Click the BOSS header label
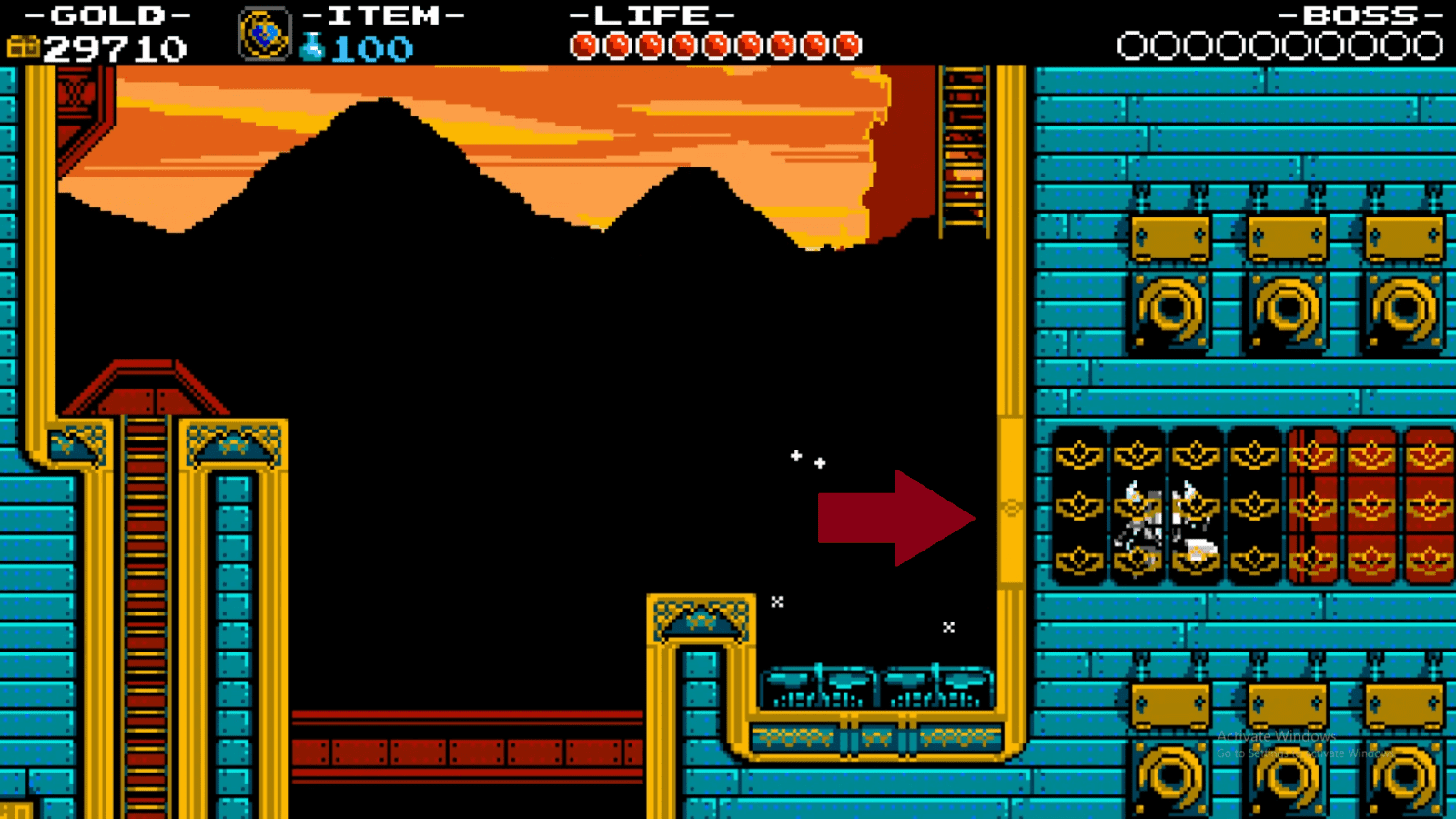The image size is (1456, 819). 1356,13
